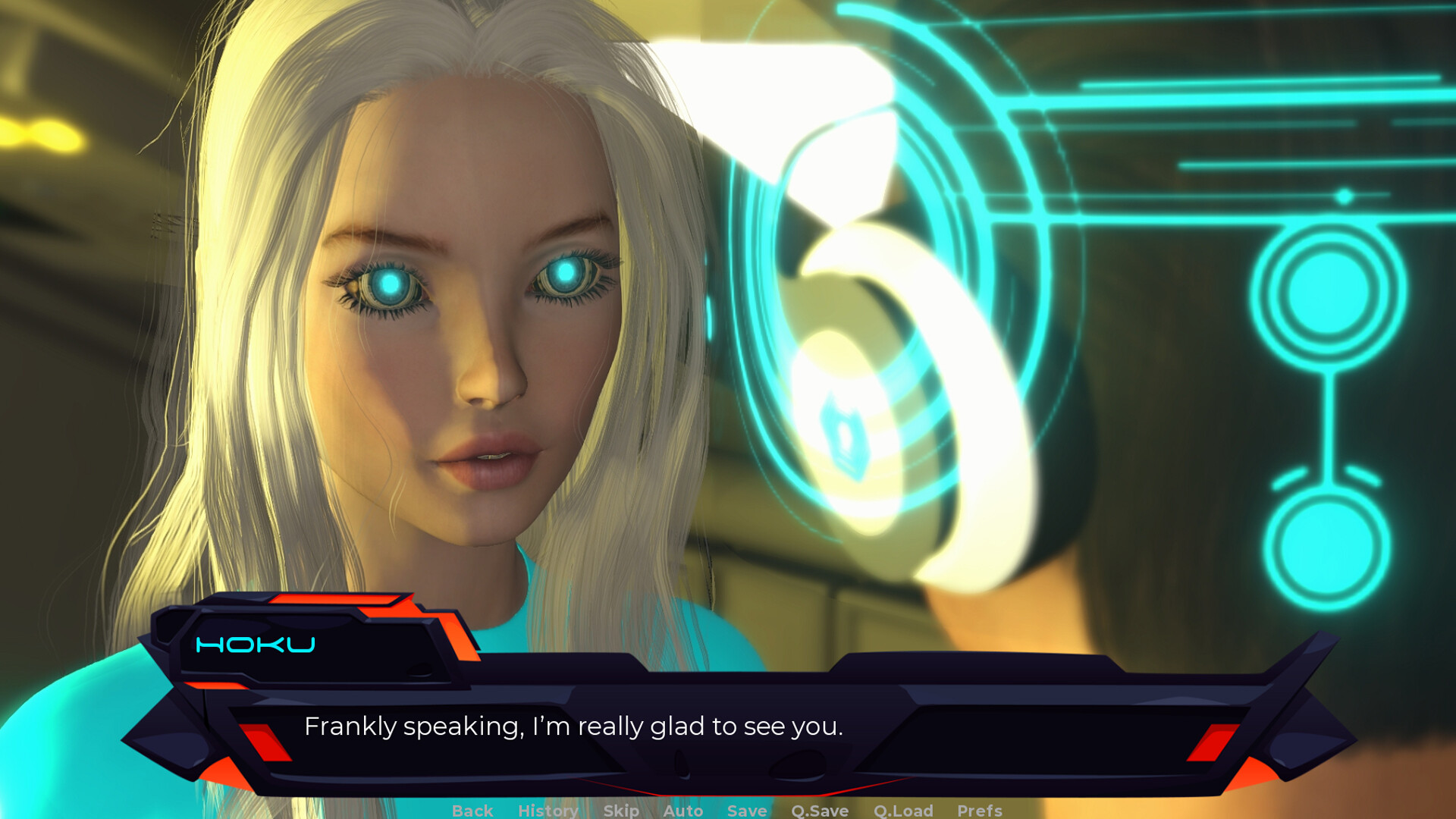Image resolution: width=1456 pixels, height=819 pixels.
Task: Toggle Auto-forward dialogue mode
Action: (682, 811)
